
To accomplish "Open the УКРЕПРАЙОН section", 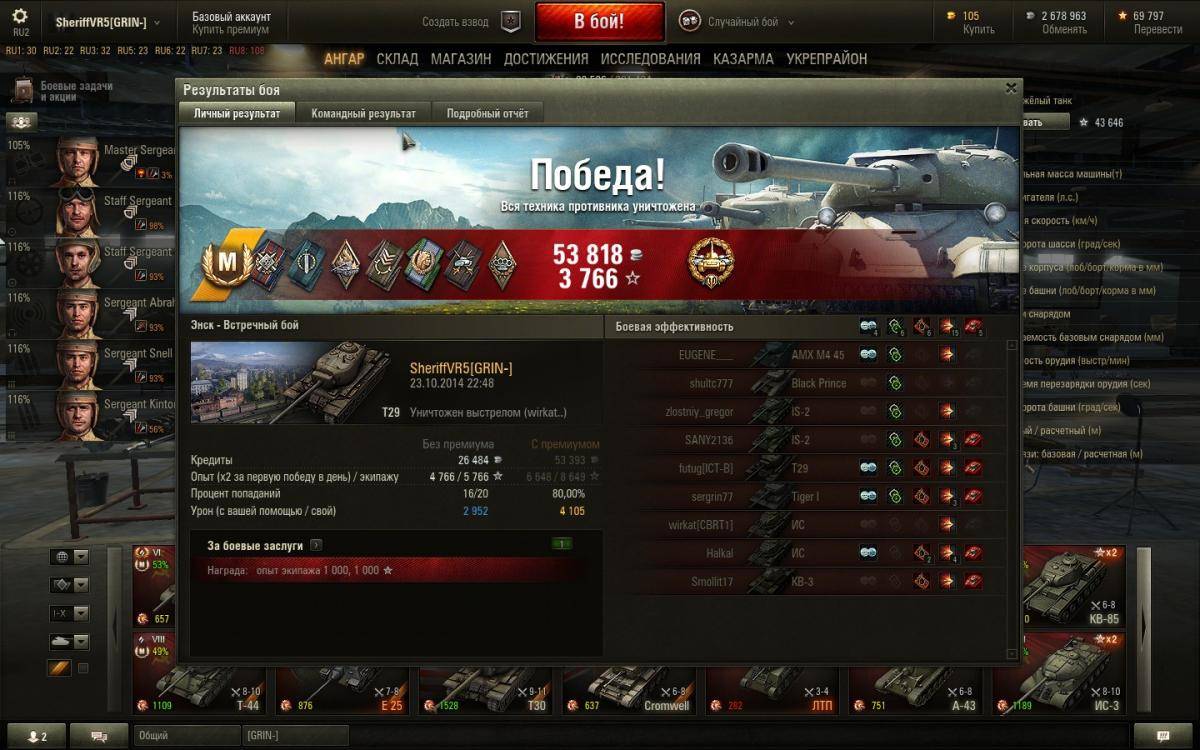I will pyautogui.click(x=827, y=59).
